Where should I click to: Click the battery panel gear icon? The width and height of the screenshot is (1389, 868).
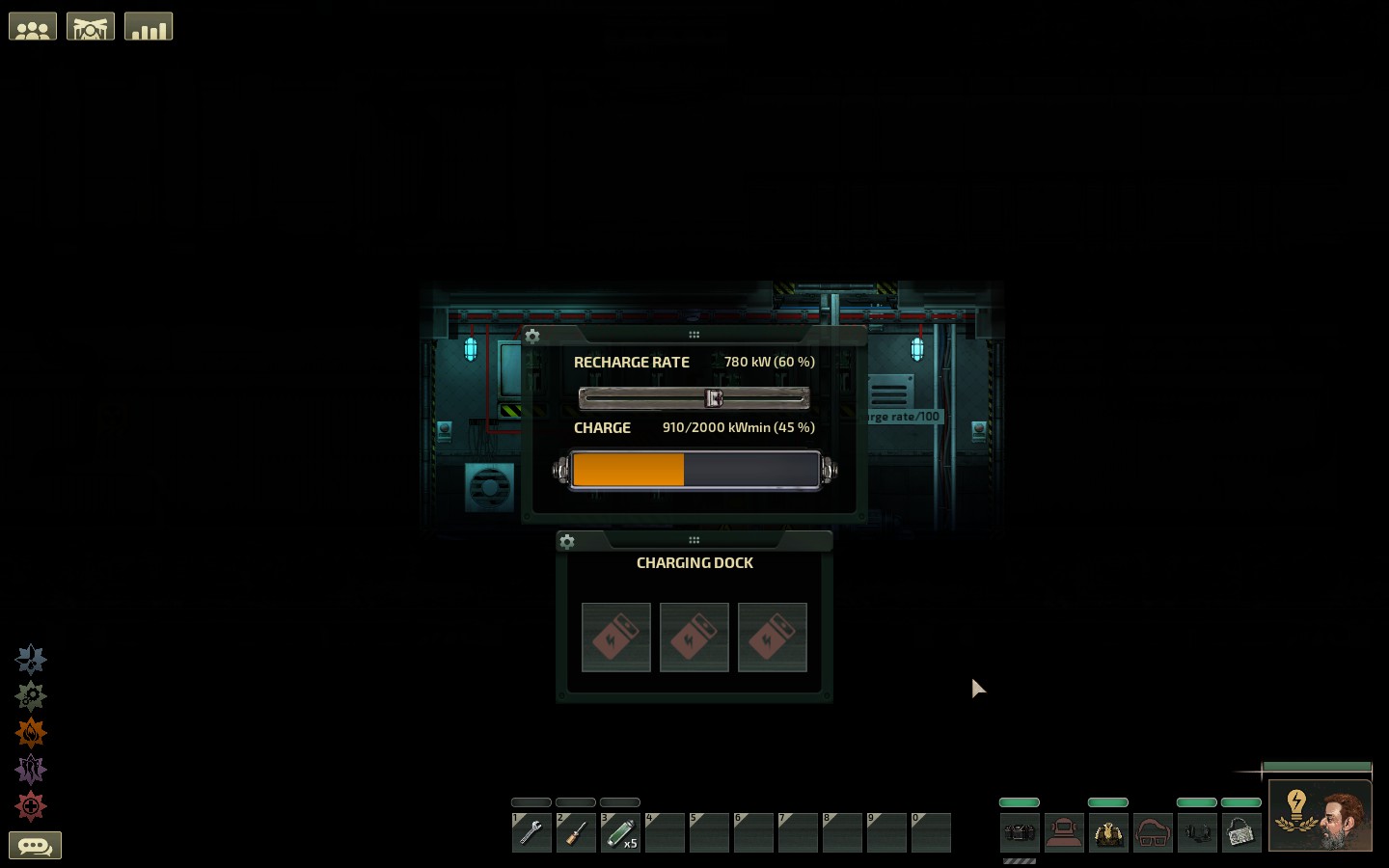[532, 337]
